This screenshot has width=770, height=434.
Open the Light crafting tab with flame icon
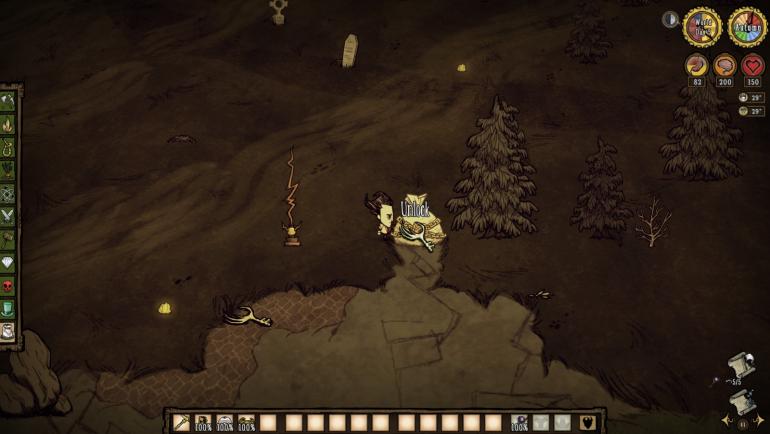click(x=9, y=125)
